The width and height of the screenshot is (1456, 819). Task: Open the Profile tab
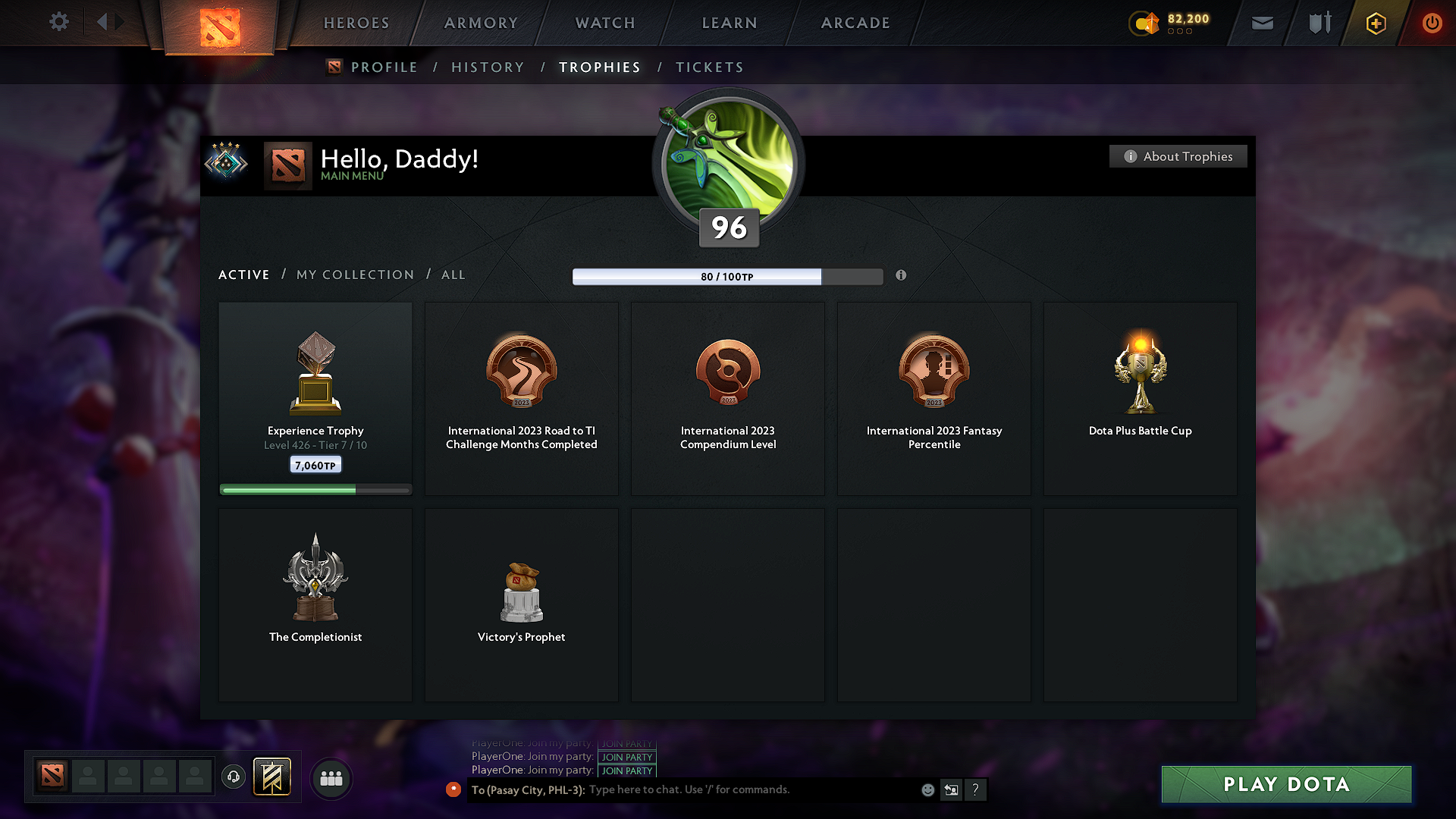[384, 67]
